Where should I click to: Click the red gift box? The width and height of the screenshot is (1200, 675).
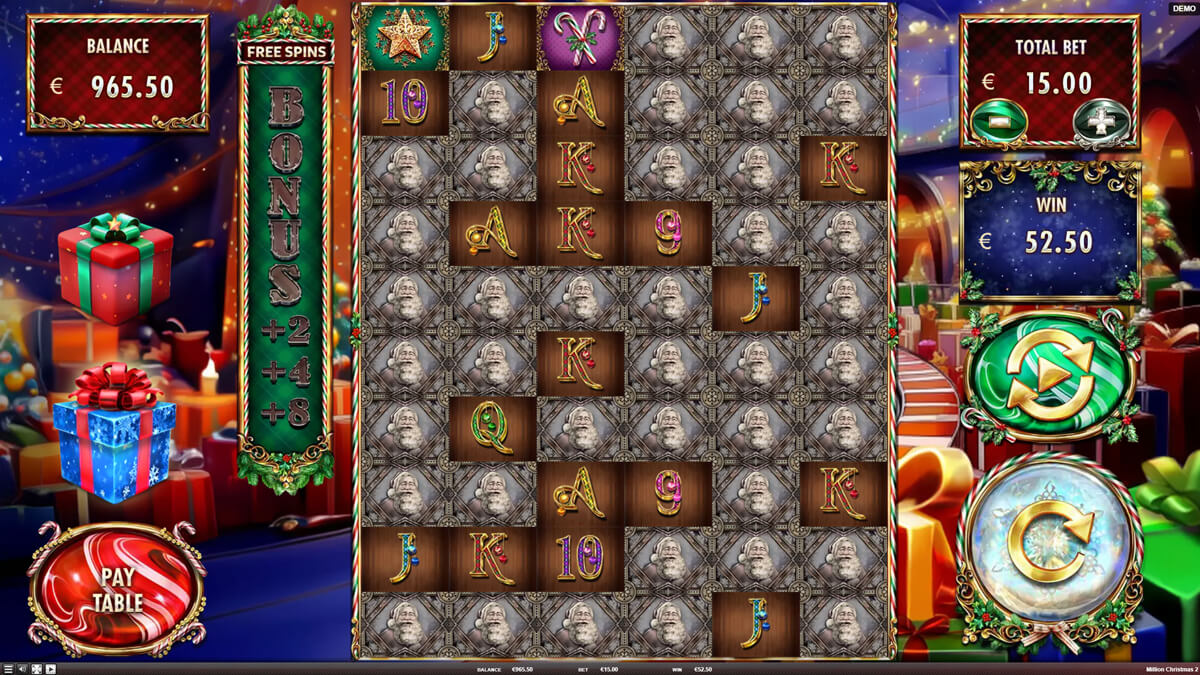[115, 268]
